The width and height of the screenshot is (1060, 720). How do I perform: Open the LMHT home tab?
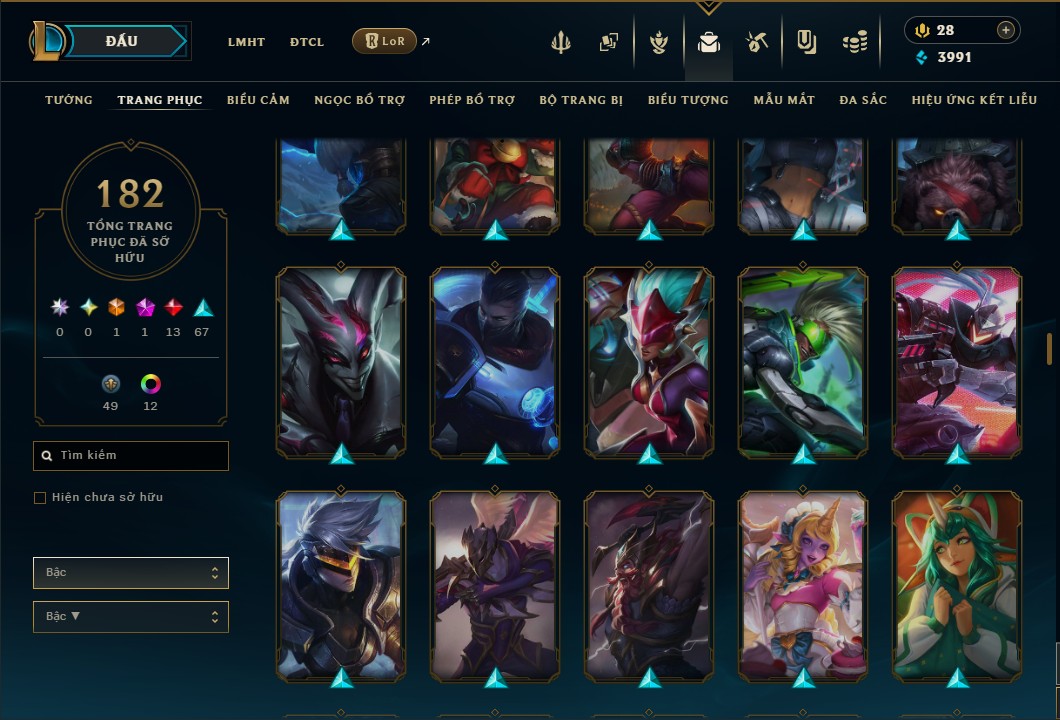coord(246,42)
